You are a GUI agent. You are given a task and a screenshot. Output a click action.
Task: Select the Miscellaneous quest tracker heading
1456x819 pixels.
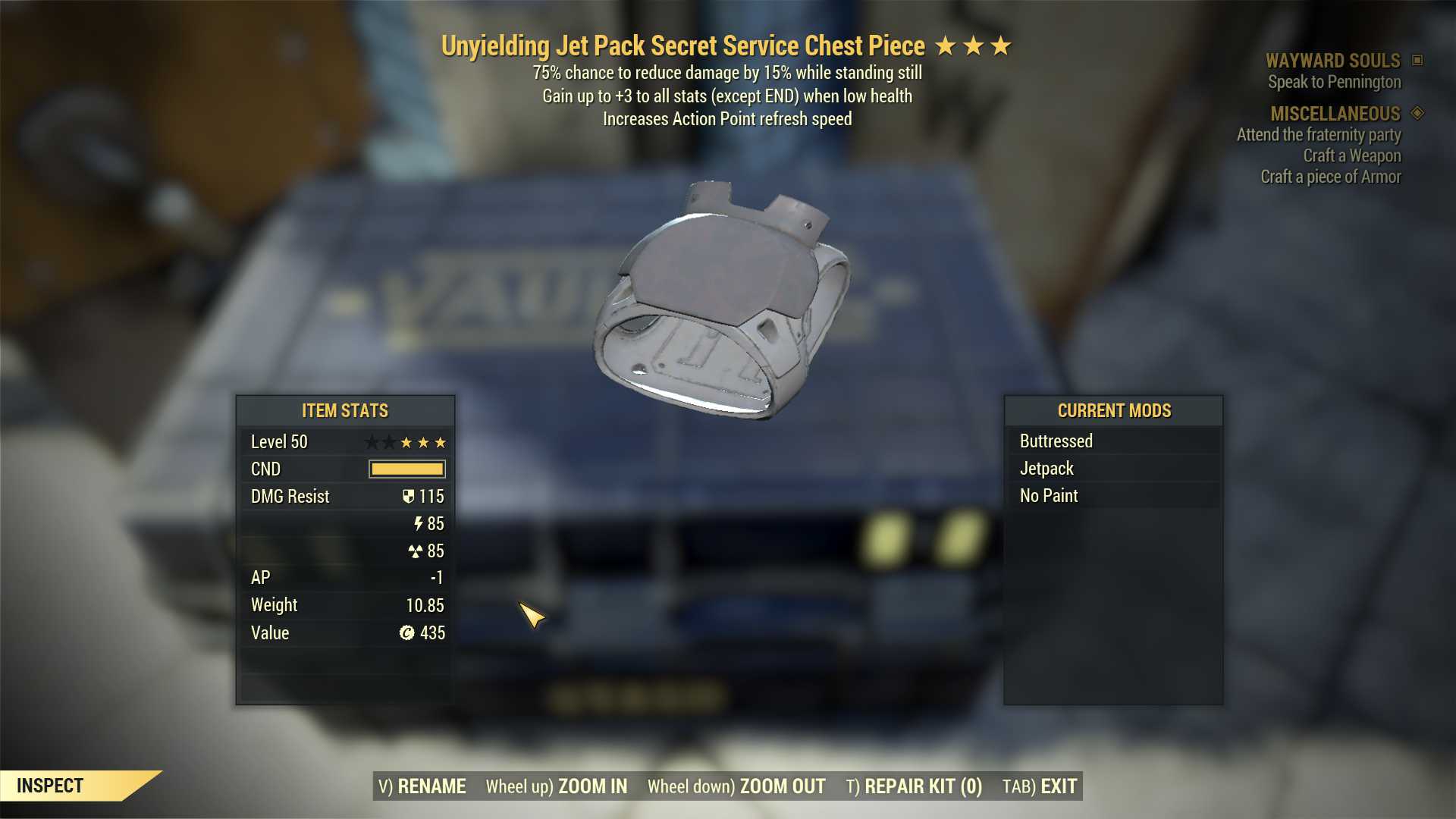pos(1335,114)
